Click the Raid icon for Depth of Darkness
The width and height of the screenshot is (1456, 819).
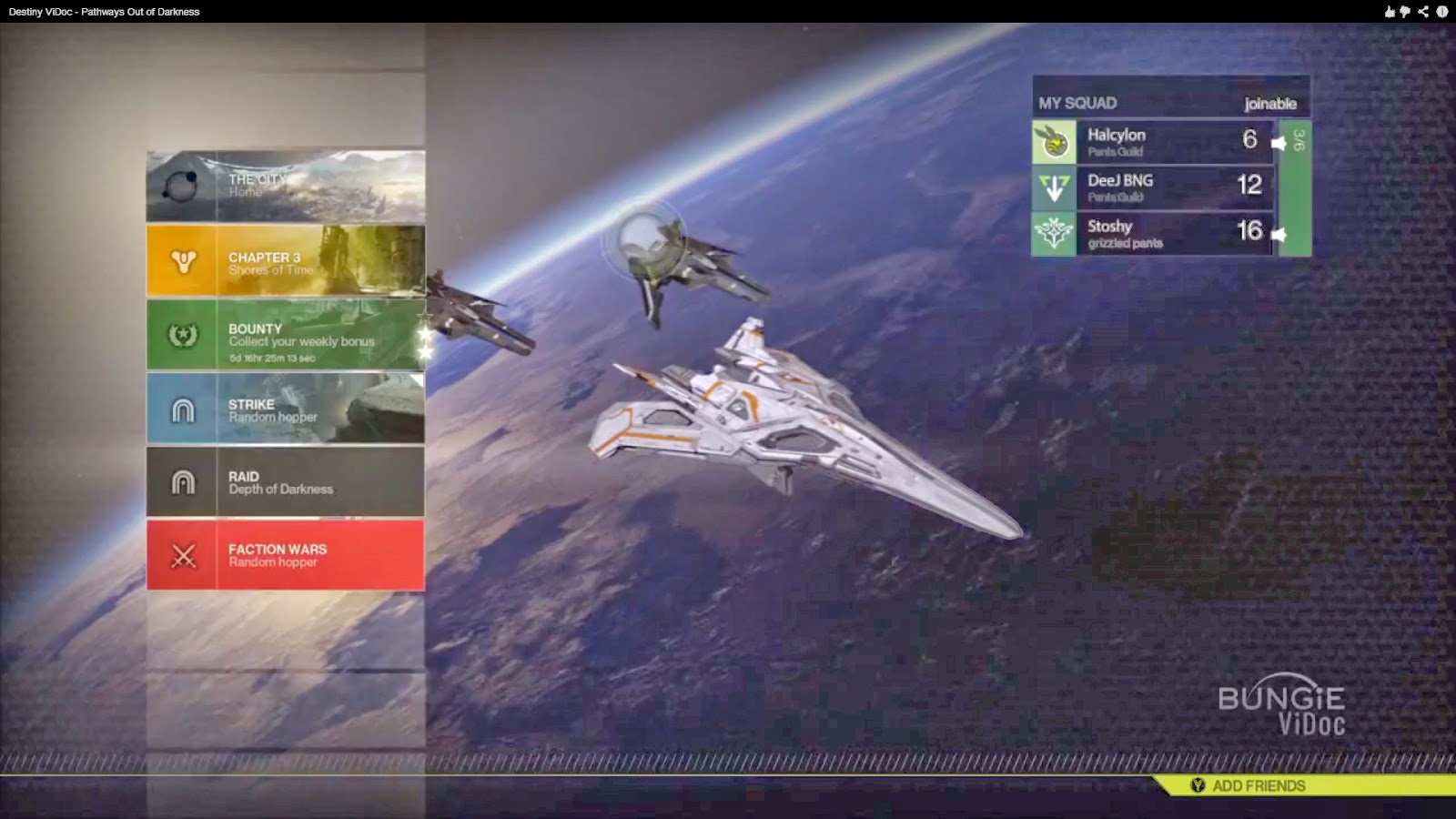[x=185, y=482]
